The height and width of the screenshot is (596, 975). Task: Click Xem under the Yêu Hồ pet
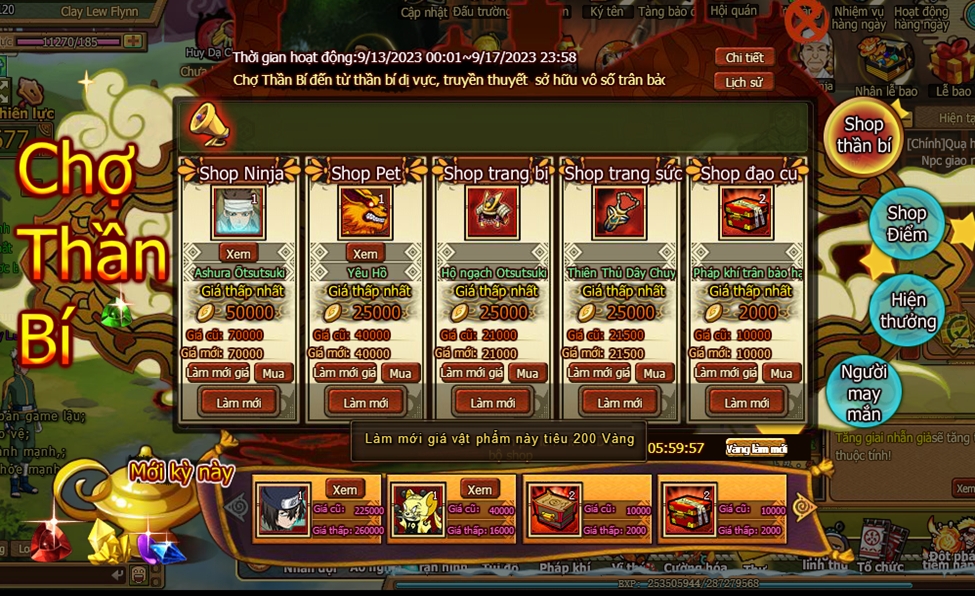coord(365,254)
